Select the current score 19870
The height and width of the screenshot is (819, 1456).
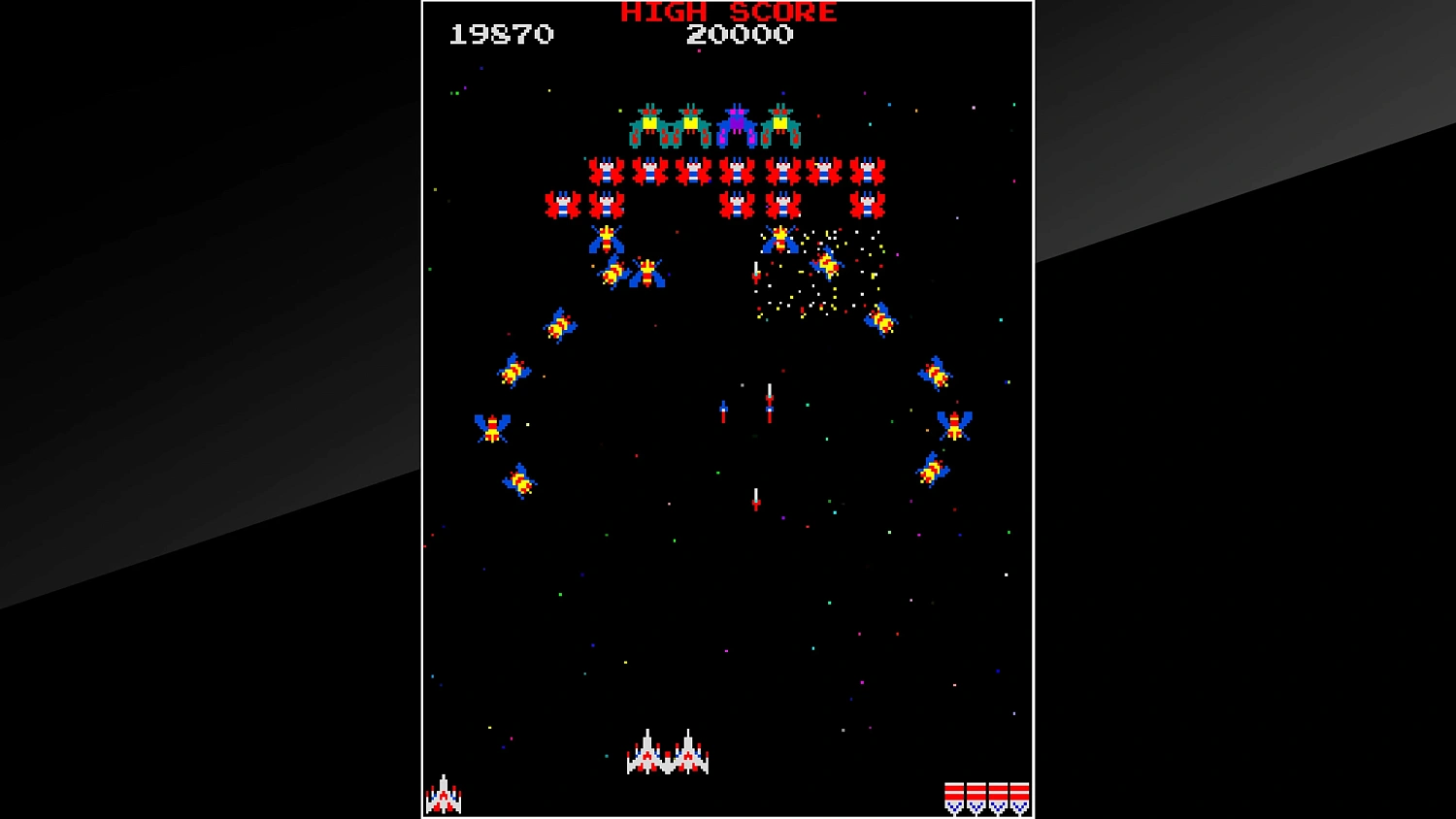(501, 35)
